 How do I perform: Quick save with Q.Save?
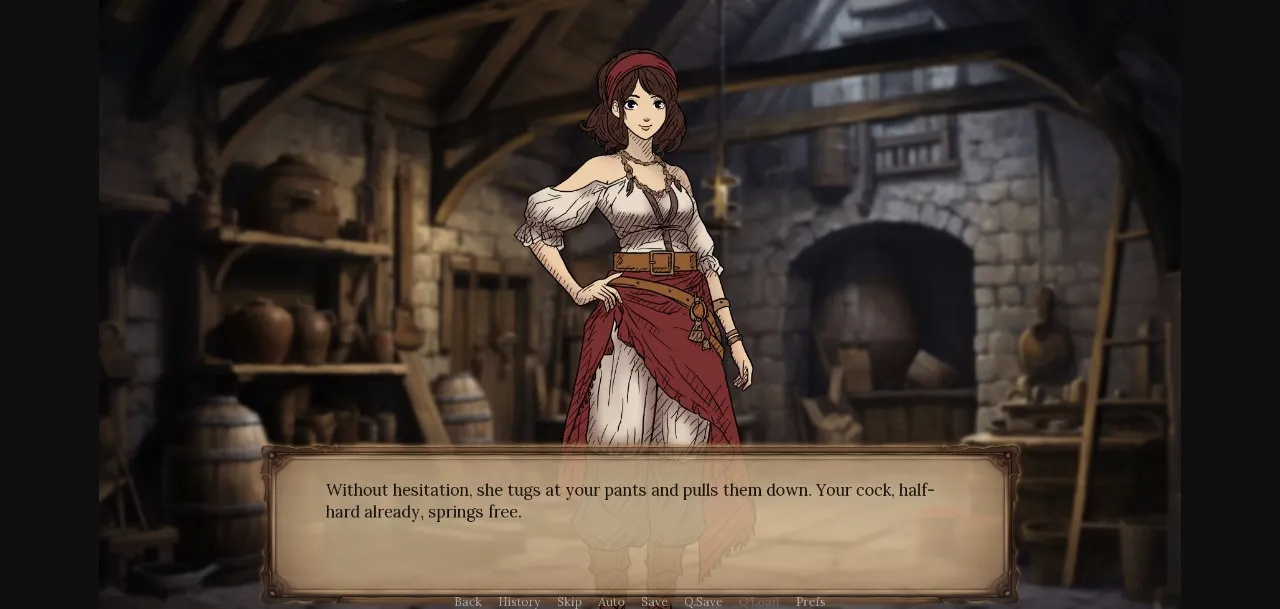pos(703,601)
